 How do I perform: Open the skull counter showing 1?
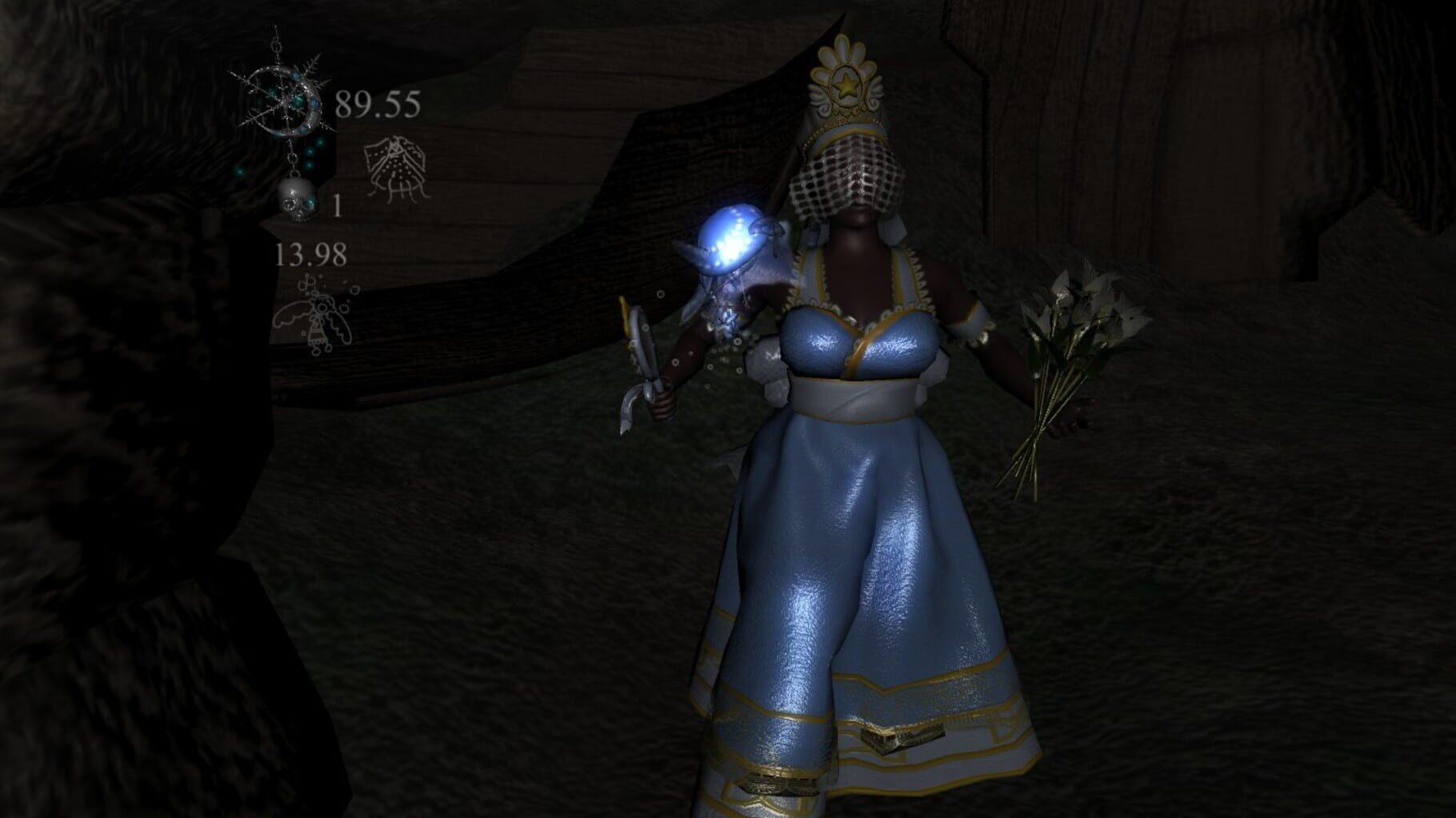(x=339, y=206)
